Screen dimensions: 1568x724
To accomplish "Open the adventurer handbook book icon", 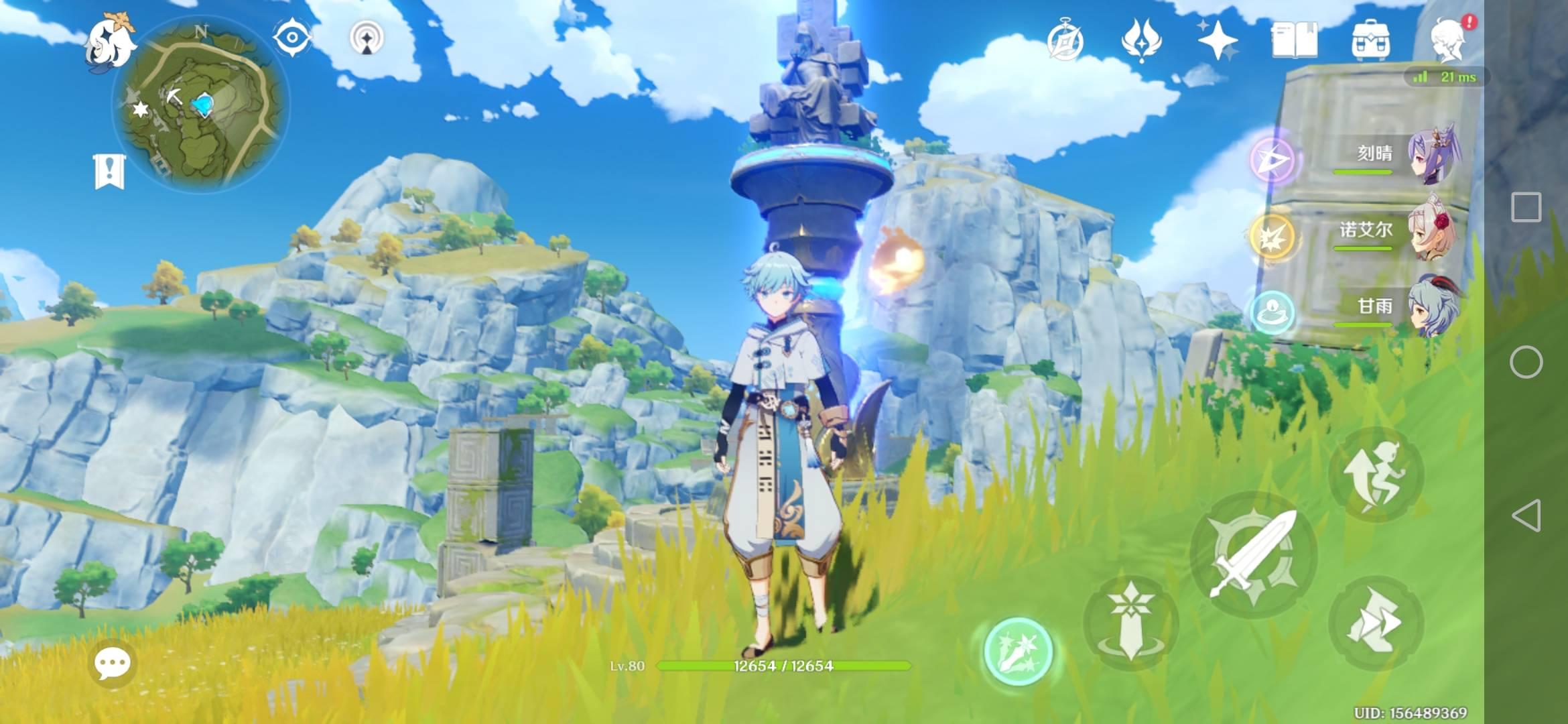I will pos(1294,40).
